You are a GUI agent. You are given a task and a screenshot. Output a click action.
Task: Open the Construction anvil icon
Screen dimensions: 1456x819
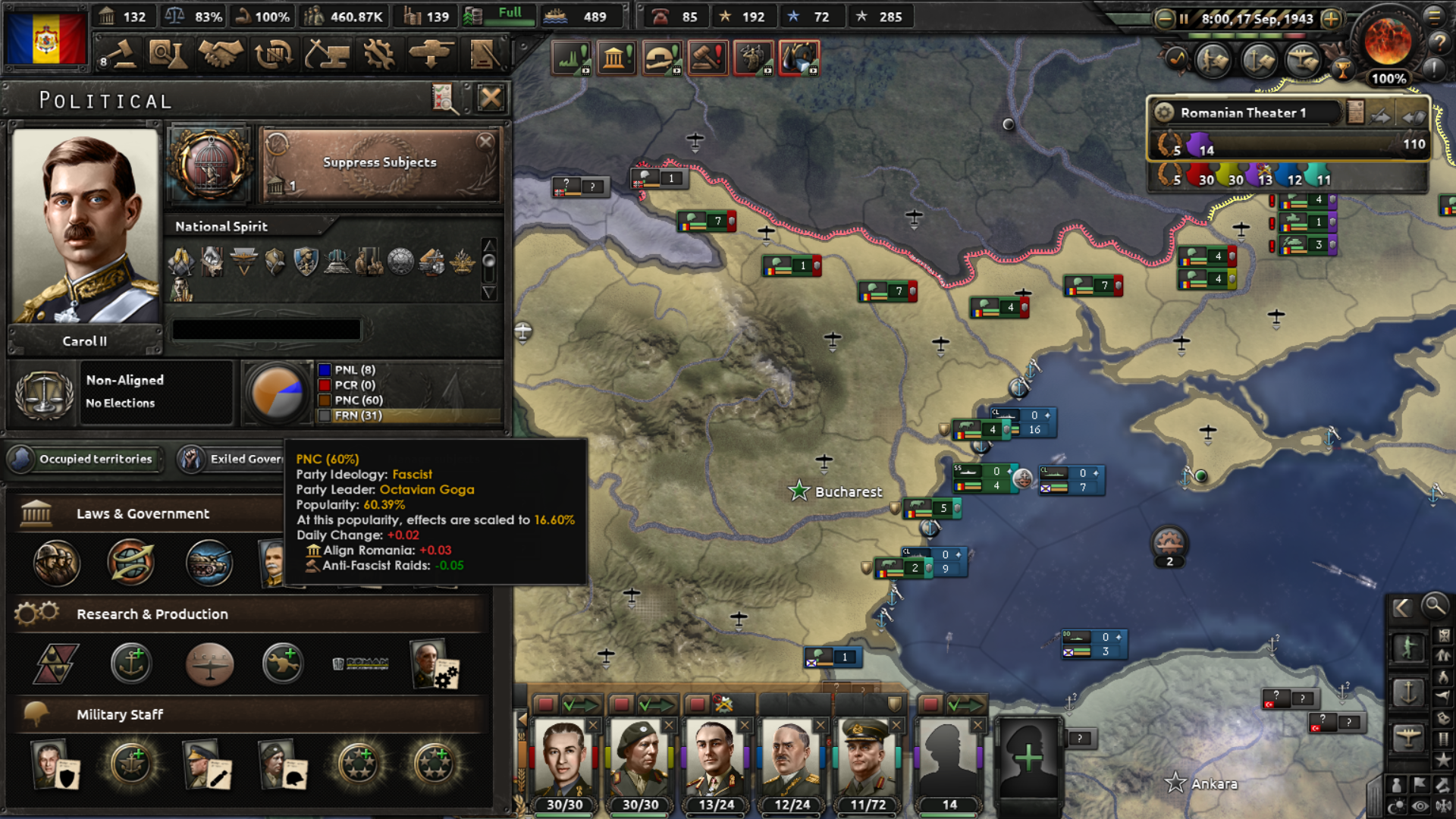click(326, 54)
